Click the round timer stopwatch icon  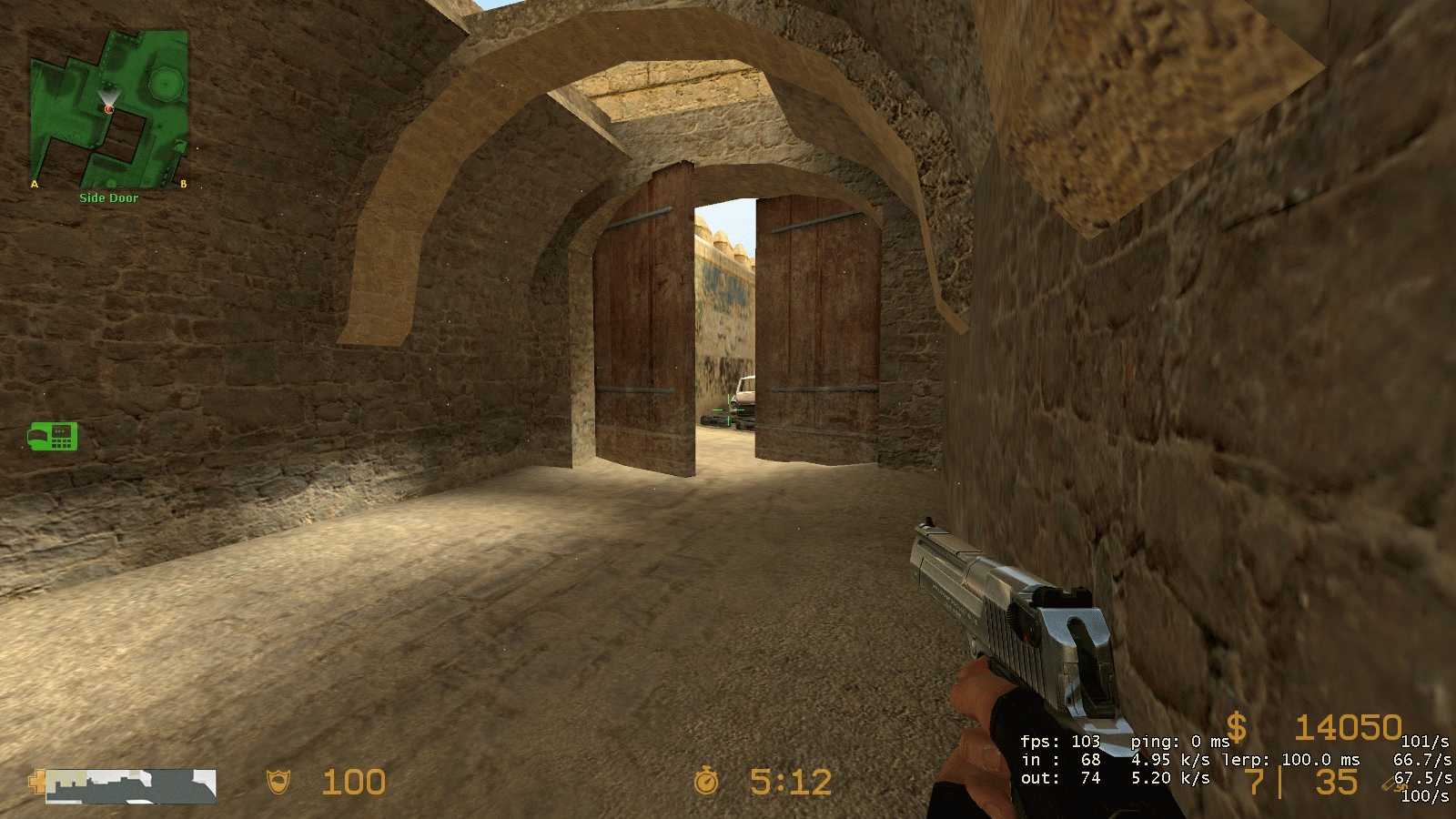pos(706,782)
